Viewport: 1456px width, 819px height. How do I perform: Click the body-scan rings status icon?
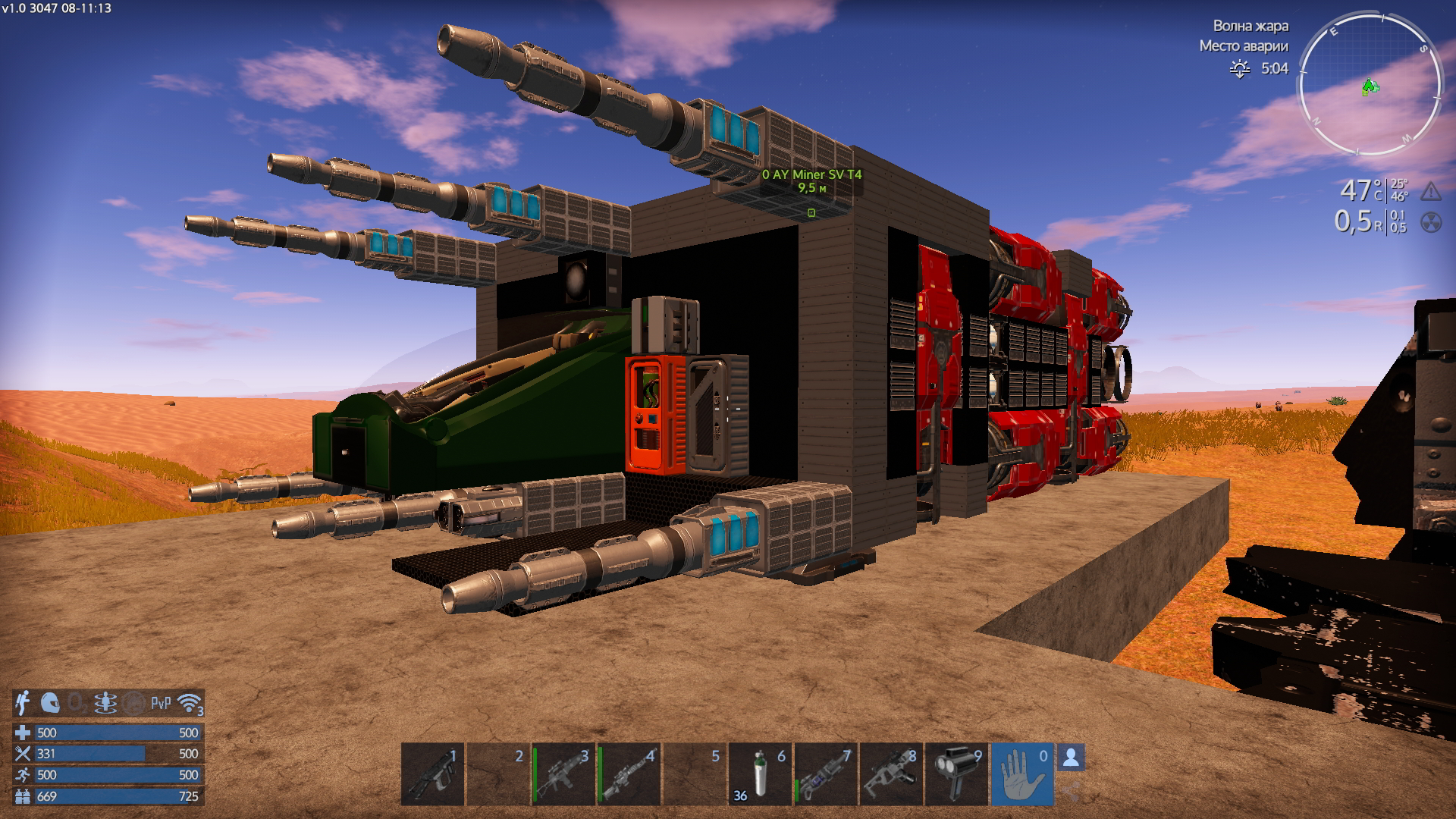pyautogui.click(x=105, y=703)
